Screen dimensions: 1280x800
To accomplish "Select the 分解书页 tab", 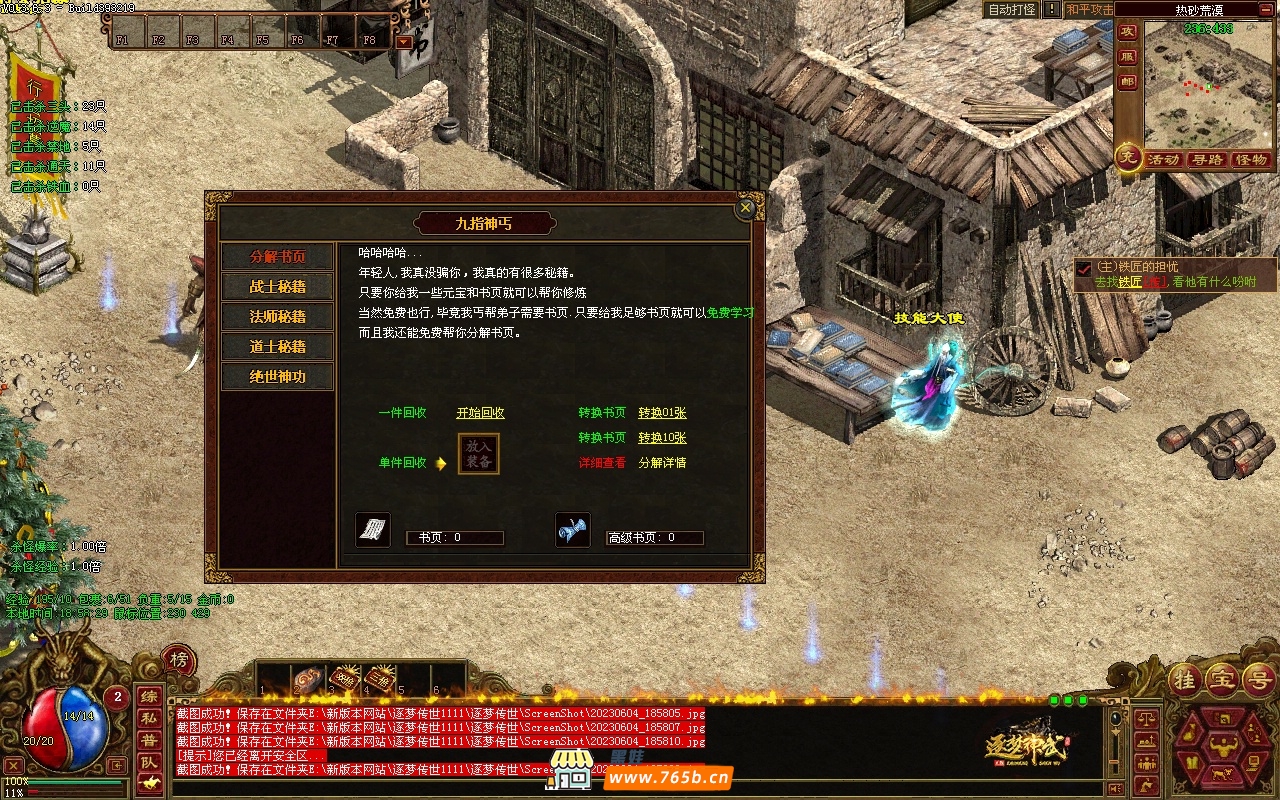I will click(x=277, y=257).
